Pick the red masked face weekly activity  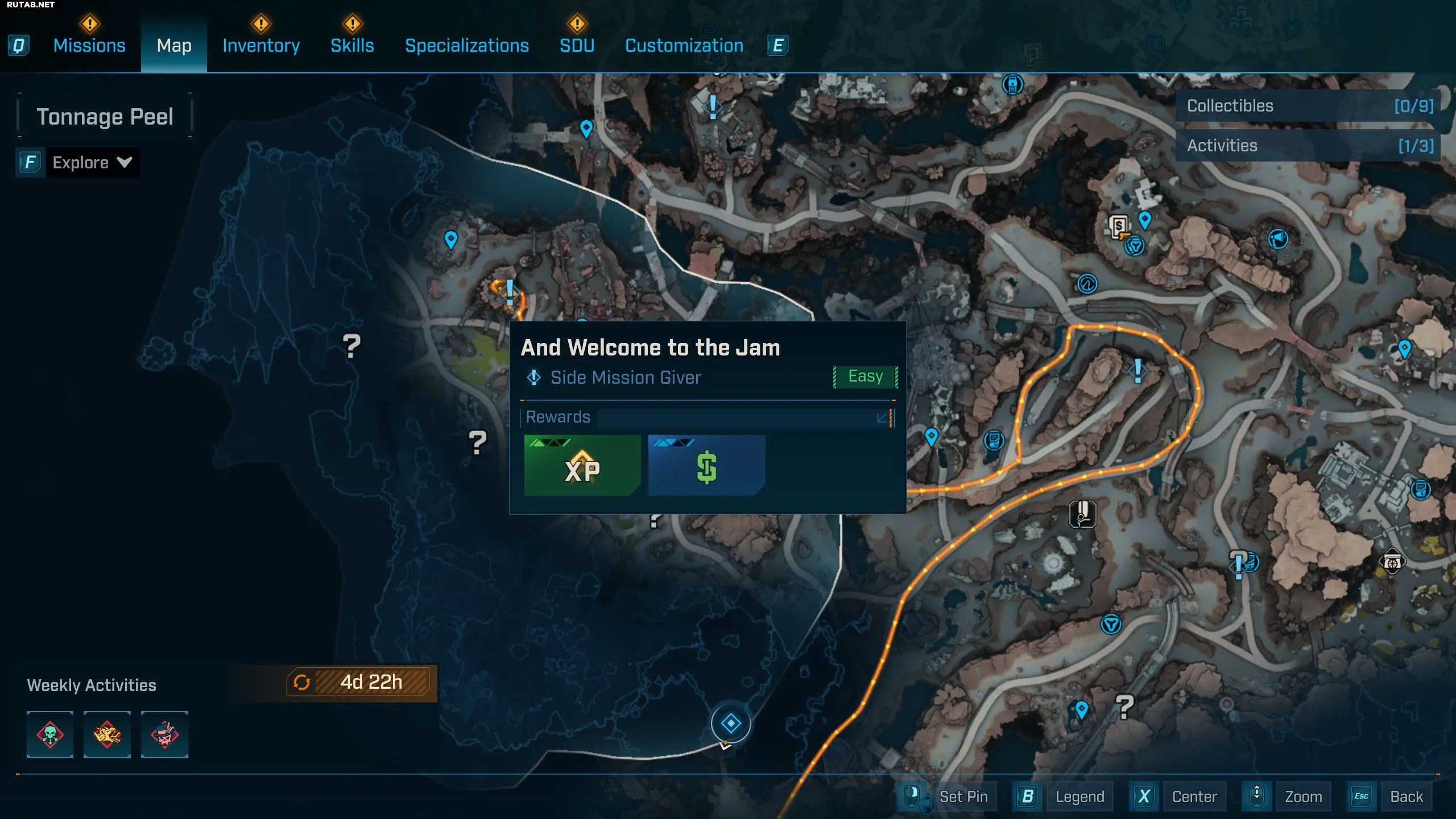[x=164, y=734]
